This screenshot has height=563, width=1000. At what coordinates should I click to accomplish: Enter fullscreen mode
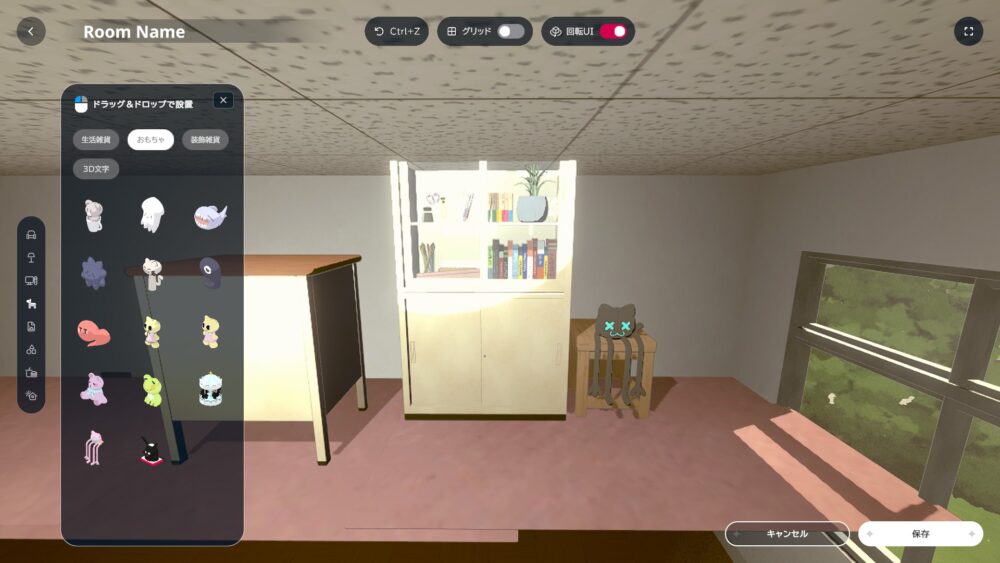tap(968, 31)
